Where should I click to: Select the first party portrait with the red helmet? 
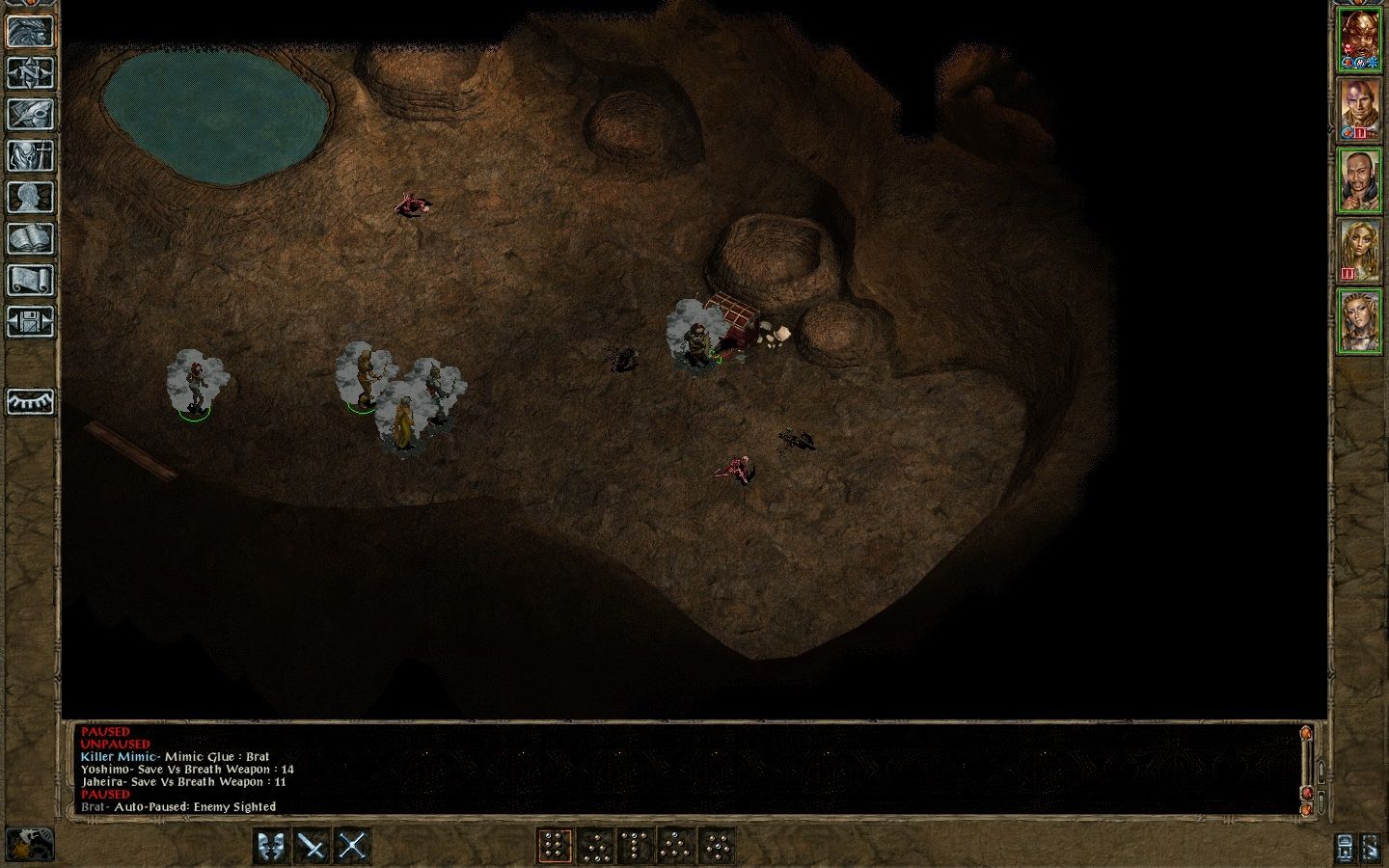[1359, 41]
